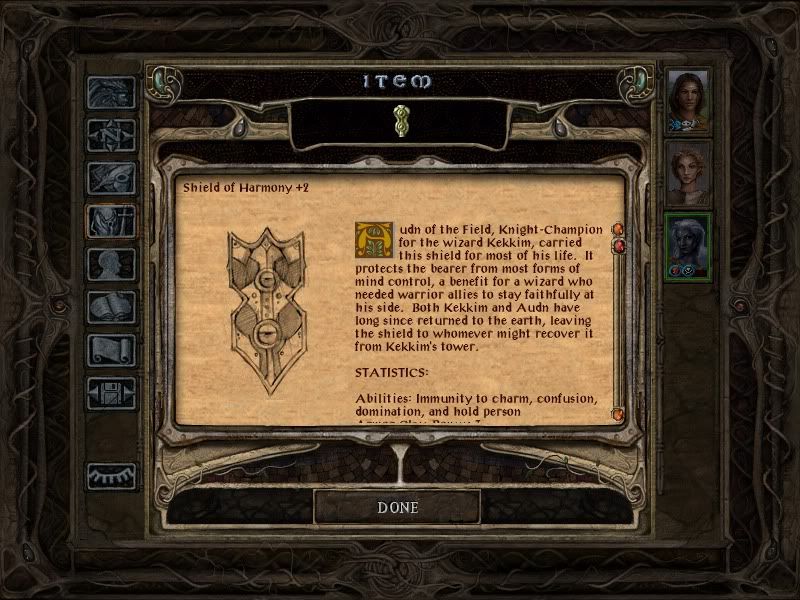Screen dimensions: 800x600
Task: Open the mage spellbook button
Action: 110,307
